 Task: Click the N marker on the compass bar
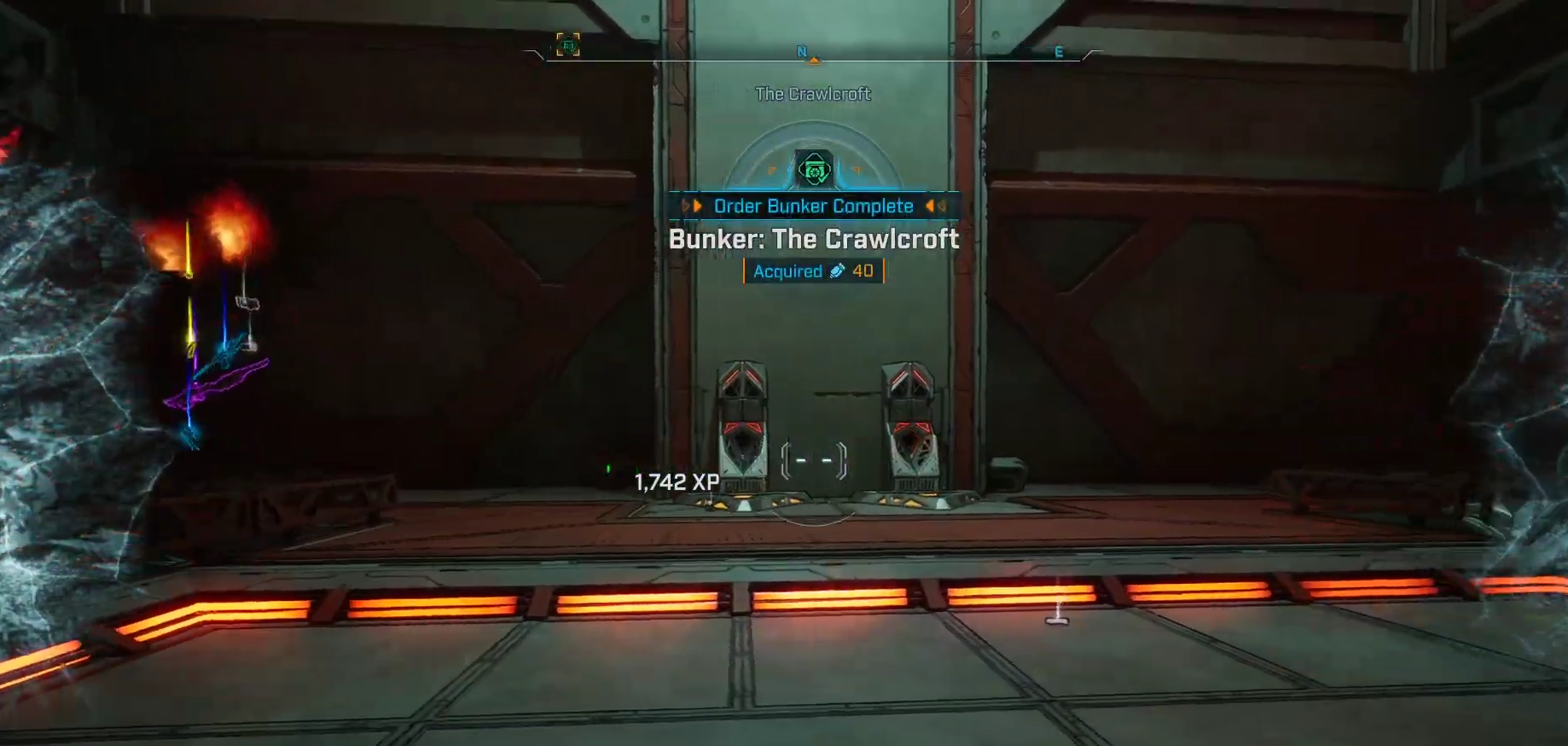click(x=802, y=51)
